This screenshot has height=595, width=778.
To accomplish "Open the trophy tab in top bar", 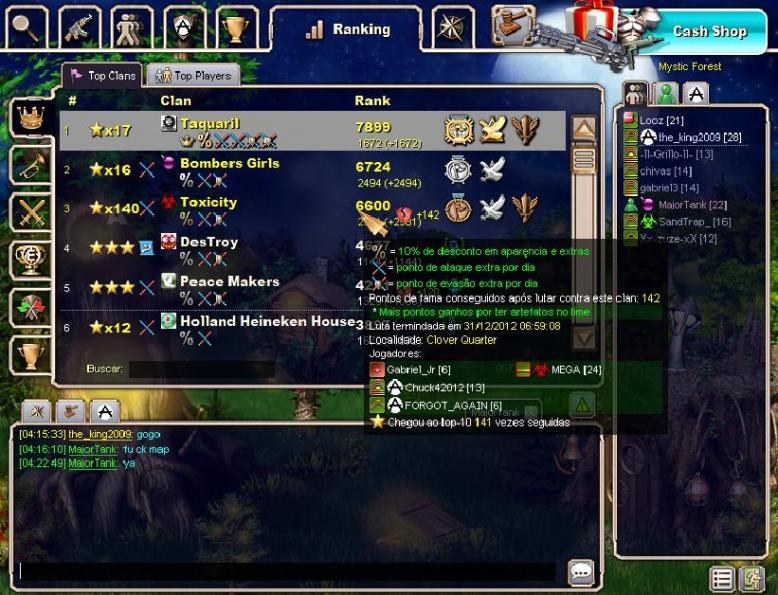I will (x=236, y=28).
